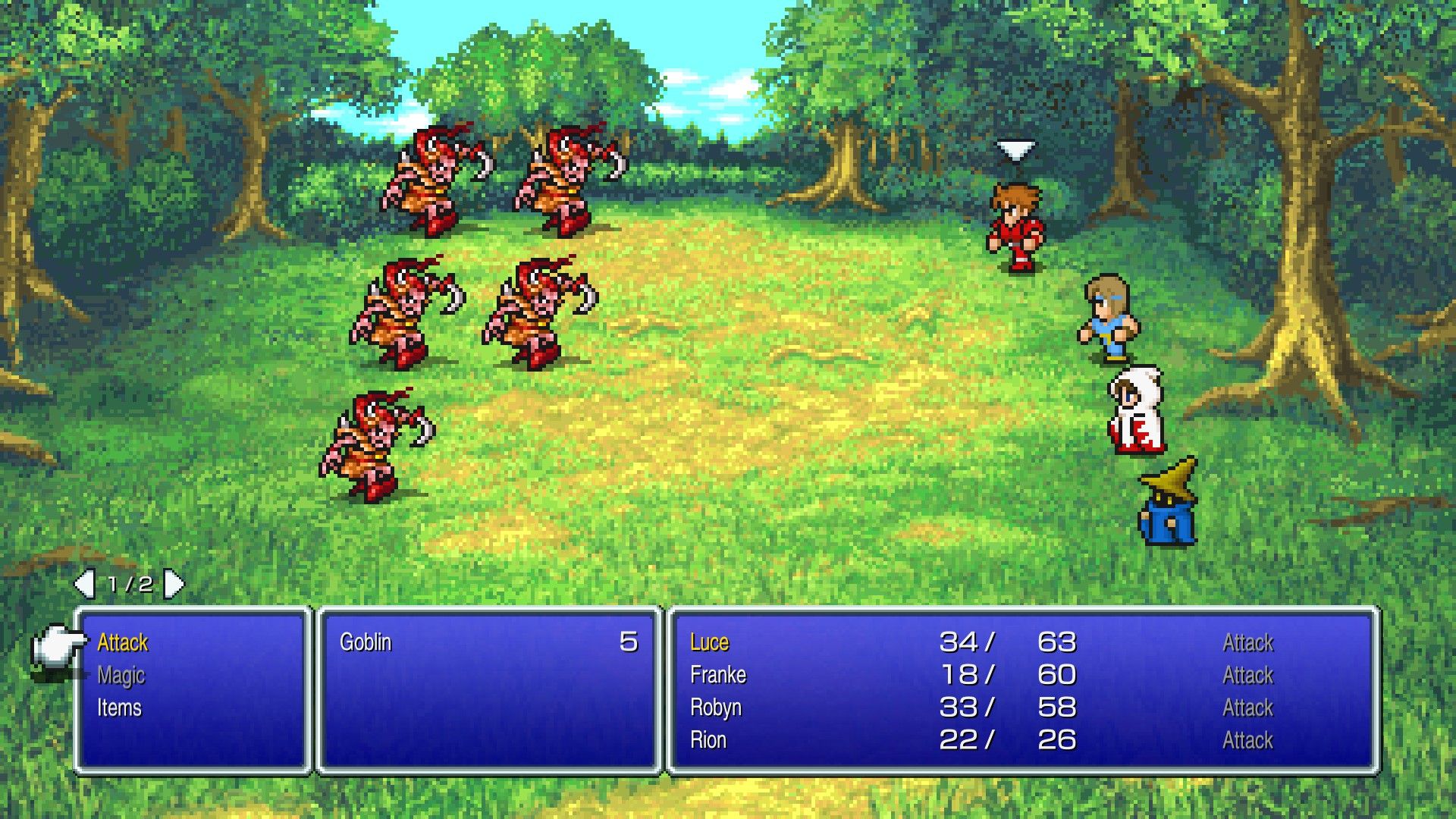Click Luce's name in the party list
This screenshot has width=1456, height=819.
click(708, 642)
